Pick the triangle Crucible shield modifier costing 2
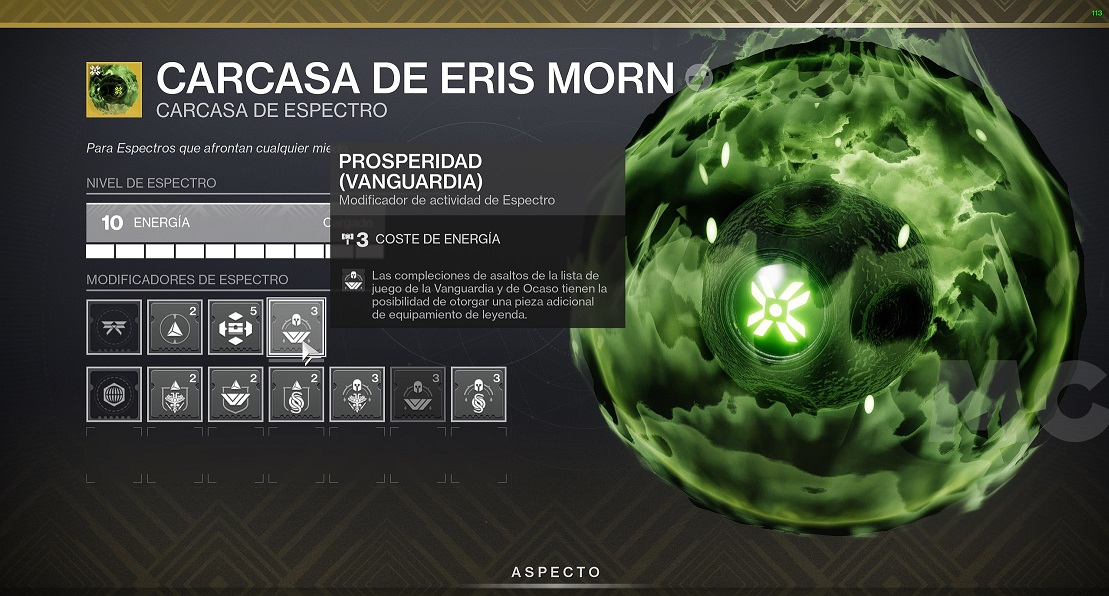1109x596 pixels. coord(175,394)
